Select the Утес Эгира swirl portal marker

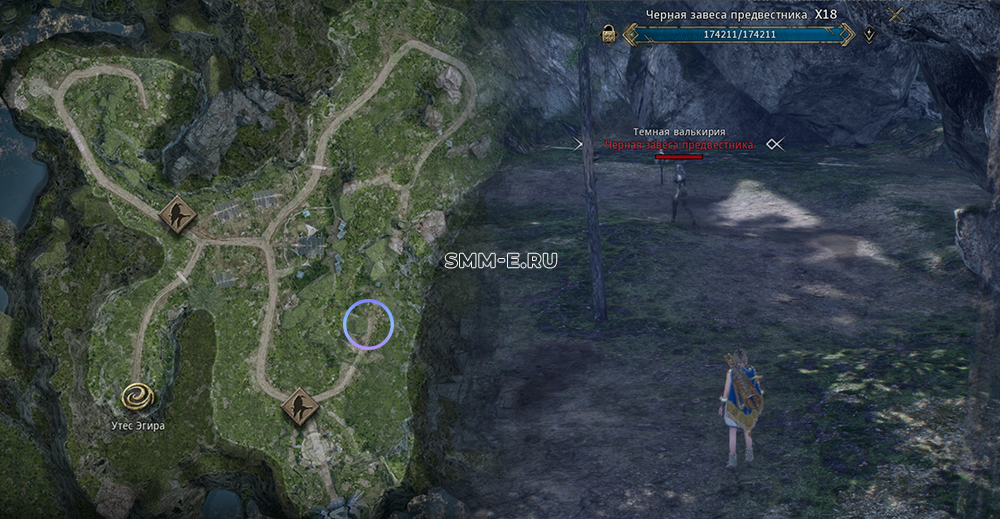click(138, 398)
